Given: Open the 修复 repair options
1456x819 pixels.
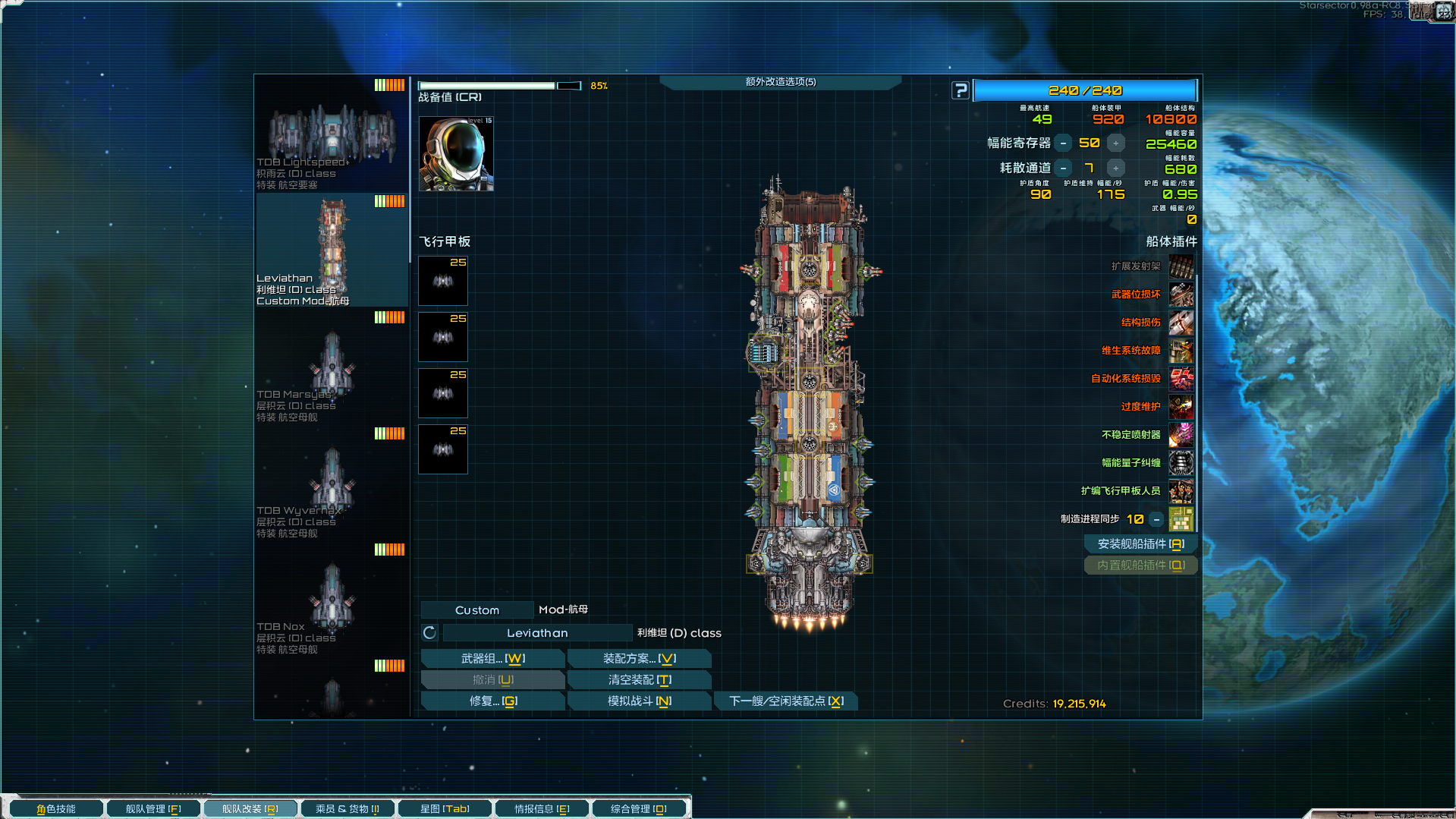Looking at the screenshot, I should 492,701.
